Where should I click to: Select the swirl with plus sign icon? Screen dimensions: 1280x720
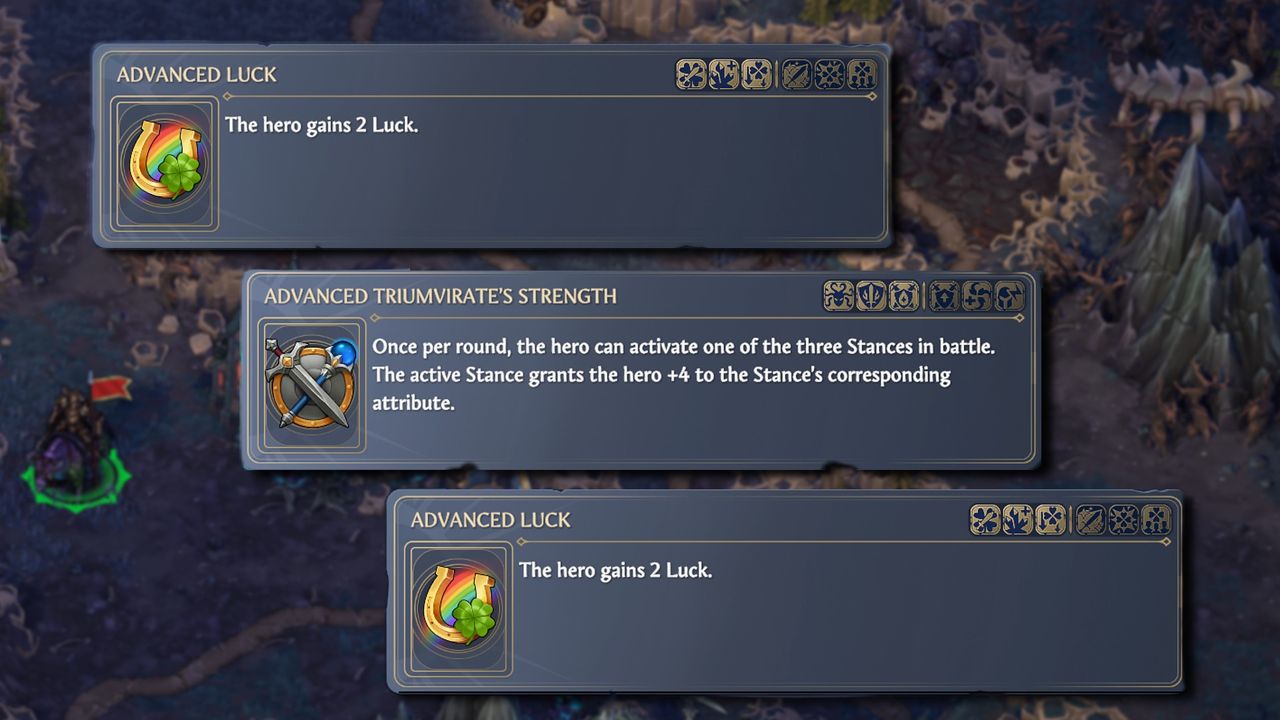point(978,296)
